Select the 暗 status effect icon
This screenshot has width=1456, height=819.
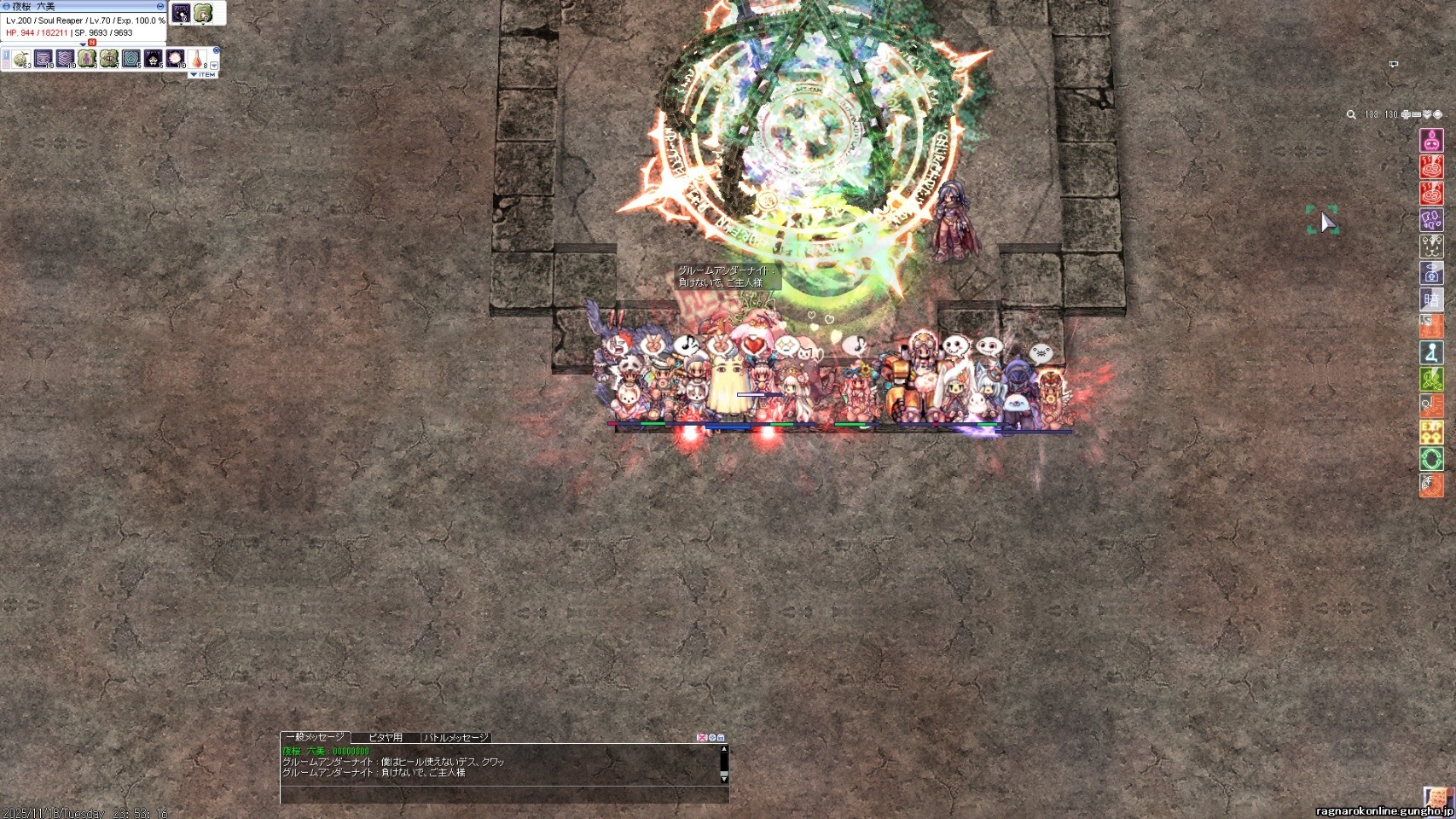coord(1431,299)
